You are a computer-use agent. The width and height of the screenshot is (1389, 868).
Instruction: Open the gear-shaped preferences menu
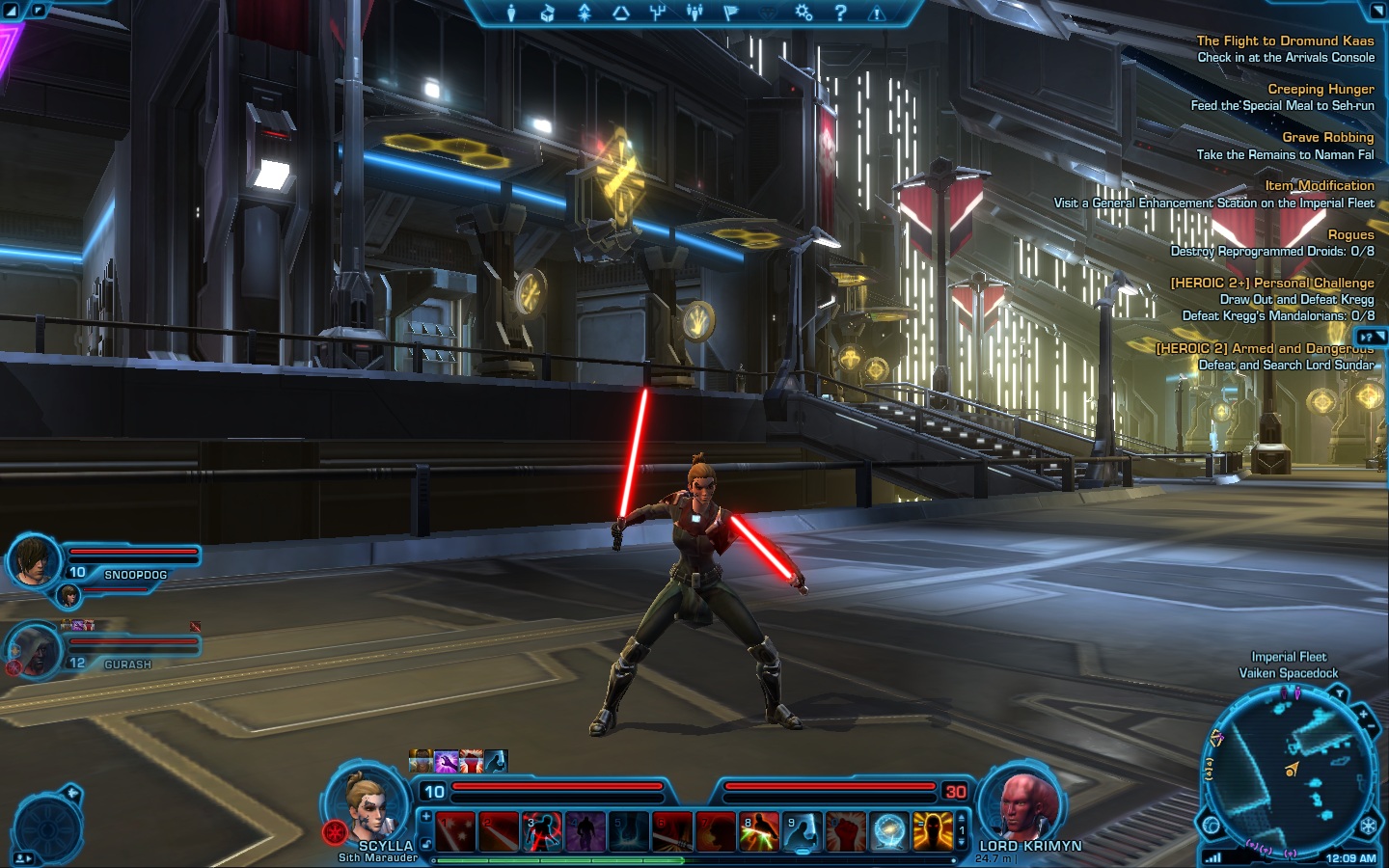point(803,13)
